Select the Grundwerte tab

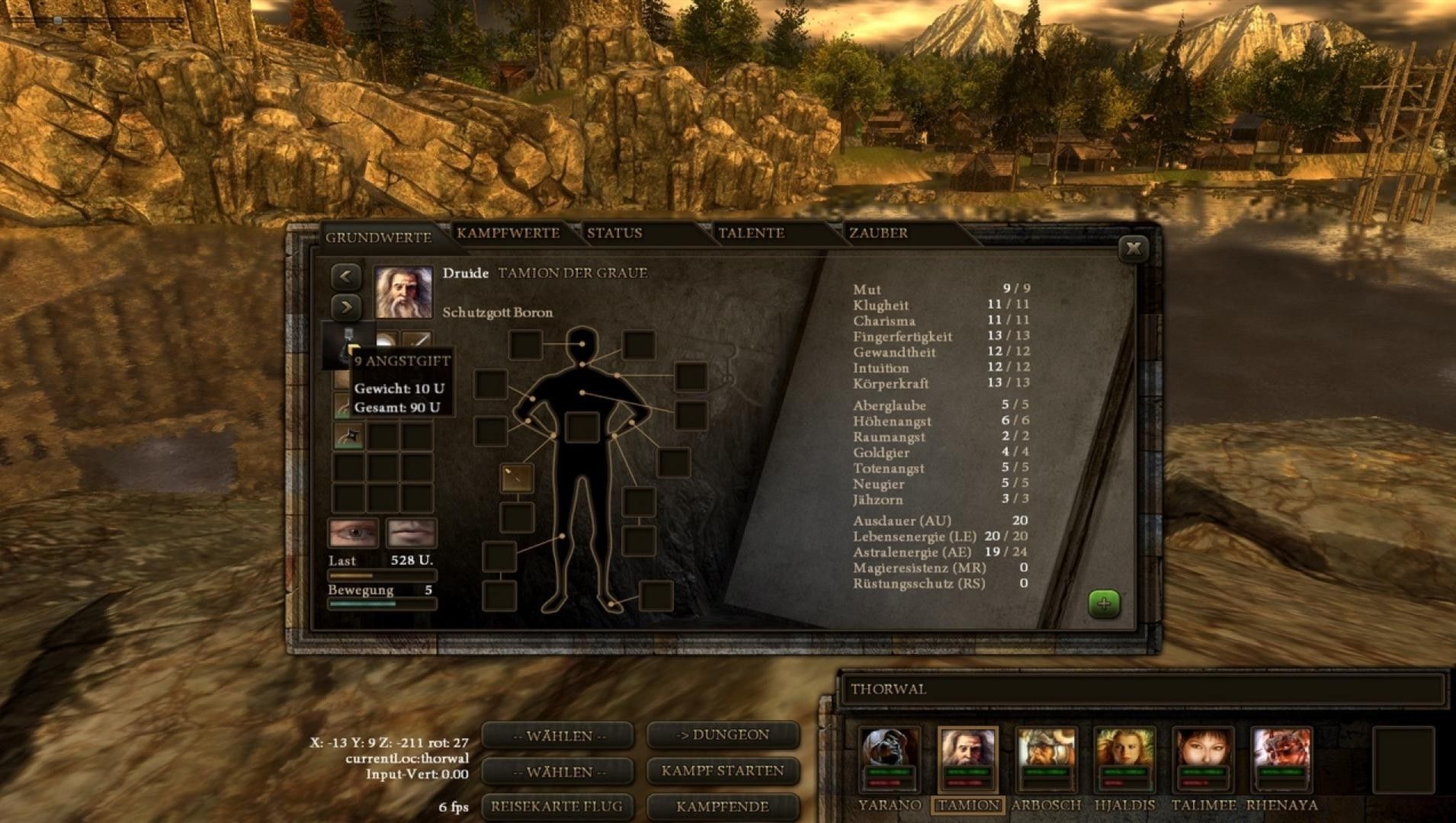[378, 237]
